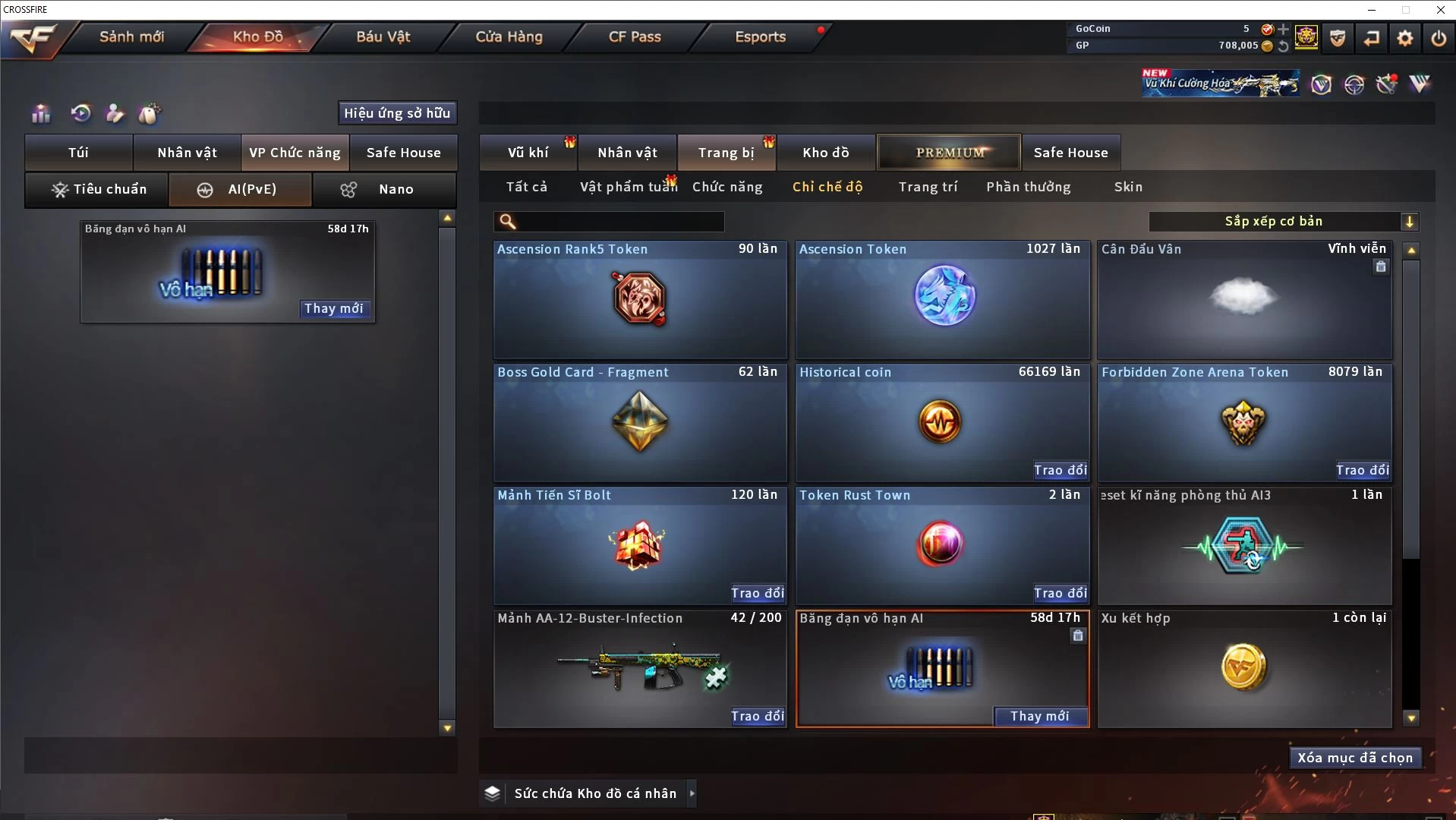Open the Sảnh mới lobby menu
The image size is (1456, 820).
tap(131, 36)
